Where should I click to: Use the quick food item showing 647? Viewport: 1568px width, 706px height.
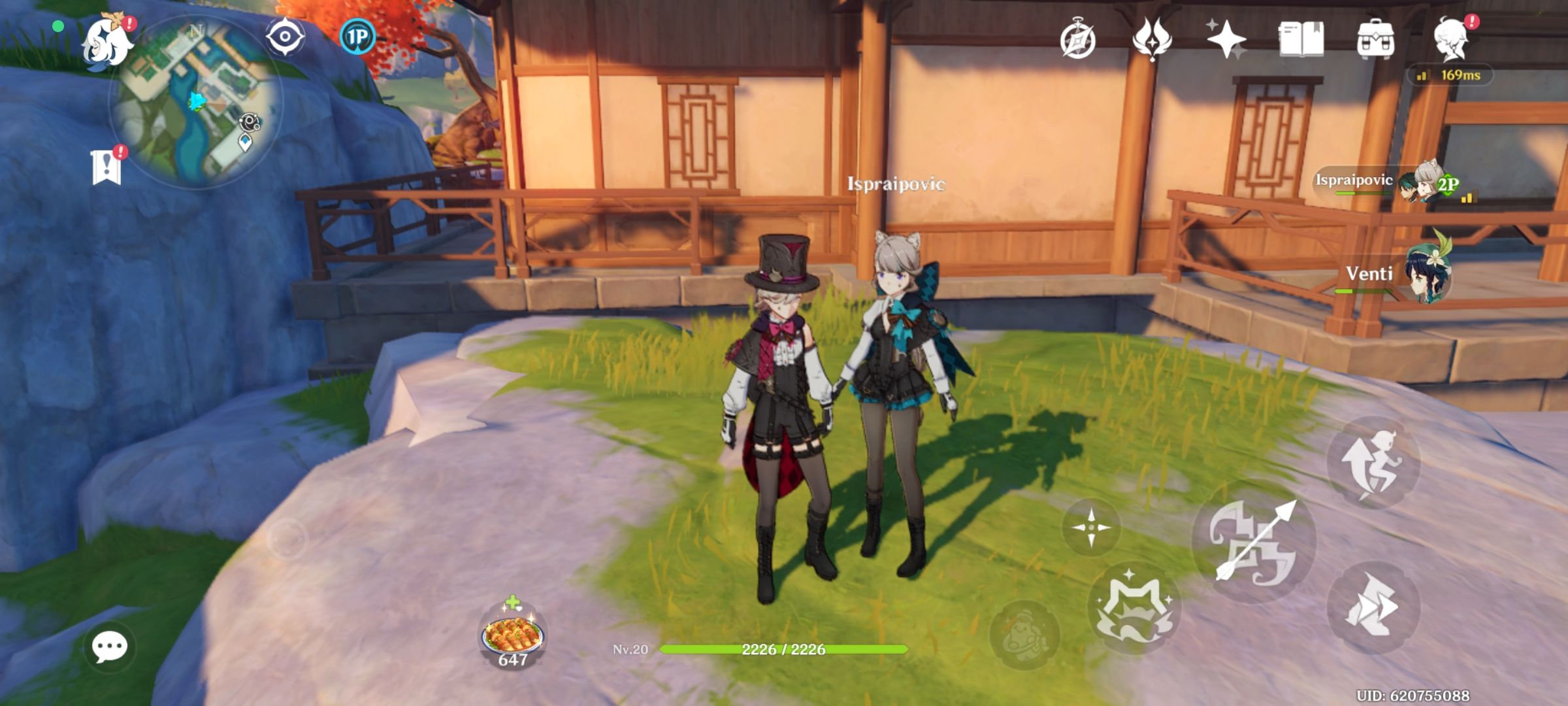513,631
